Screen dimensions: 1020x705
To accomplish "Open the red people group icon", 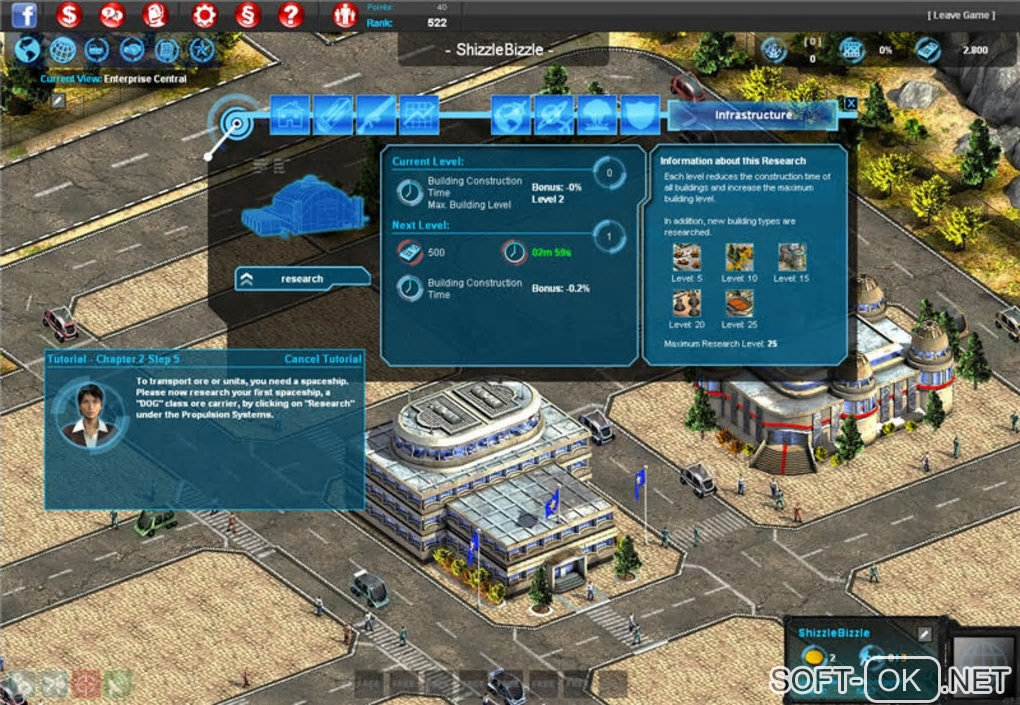I will point(345,15).
